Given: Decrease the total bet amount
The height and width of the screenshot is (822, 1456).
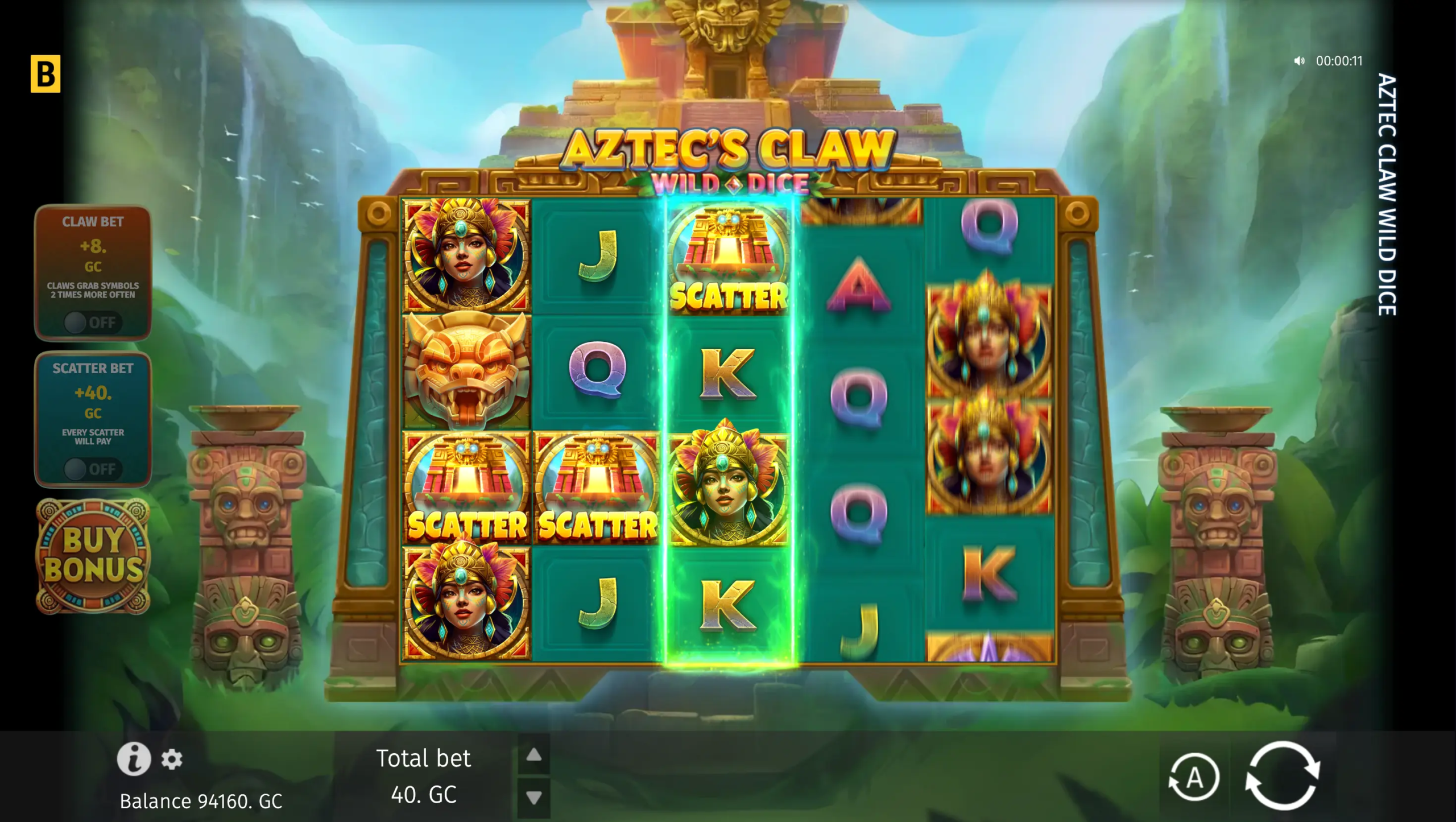Looking at the screenshot, I should click(533, 798).
